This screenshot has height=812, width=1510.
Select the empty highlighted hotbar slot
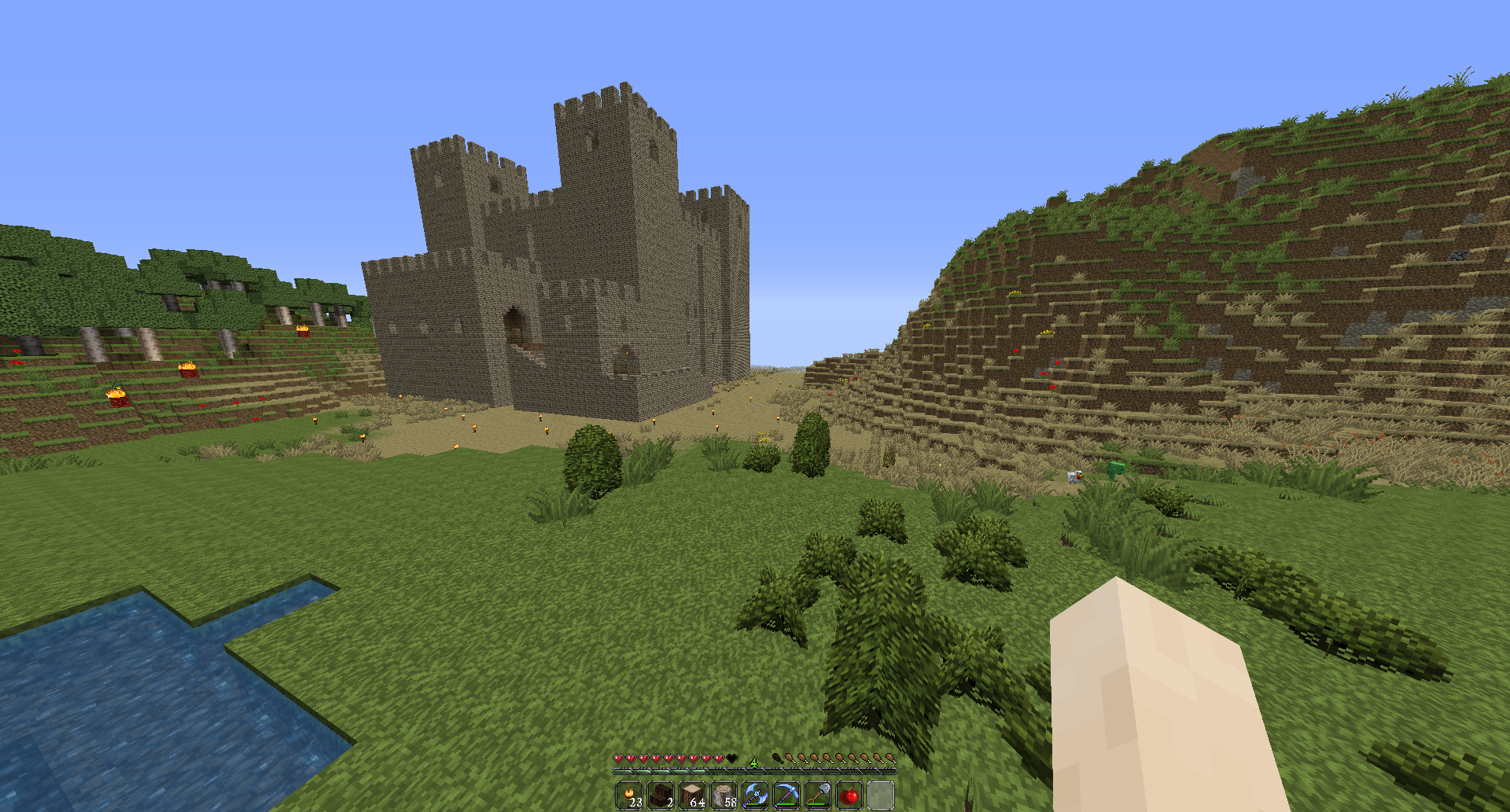(x=881, y=795)
